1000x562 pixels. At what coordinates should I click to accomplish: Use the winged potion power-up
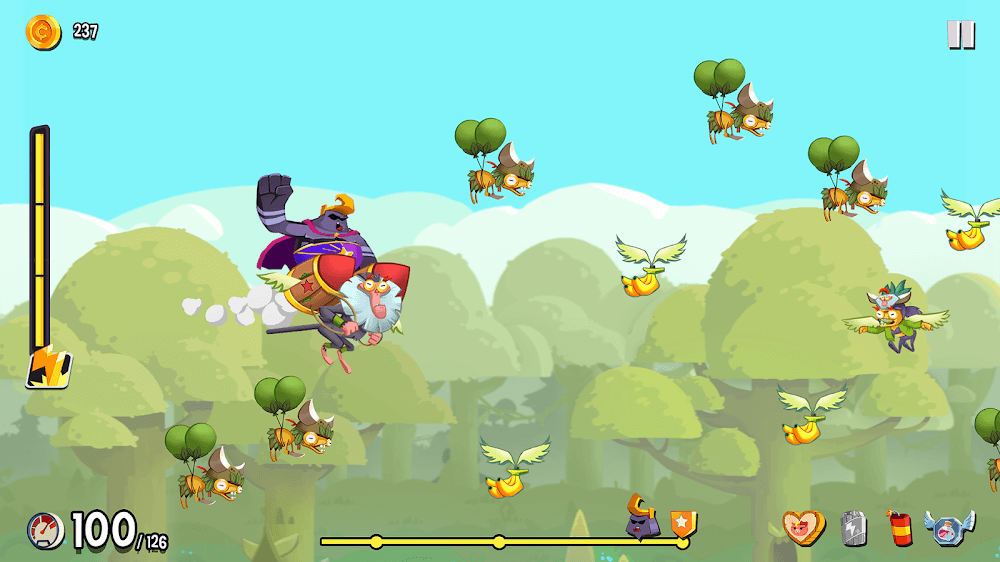click(948, 527)
